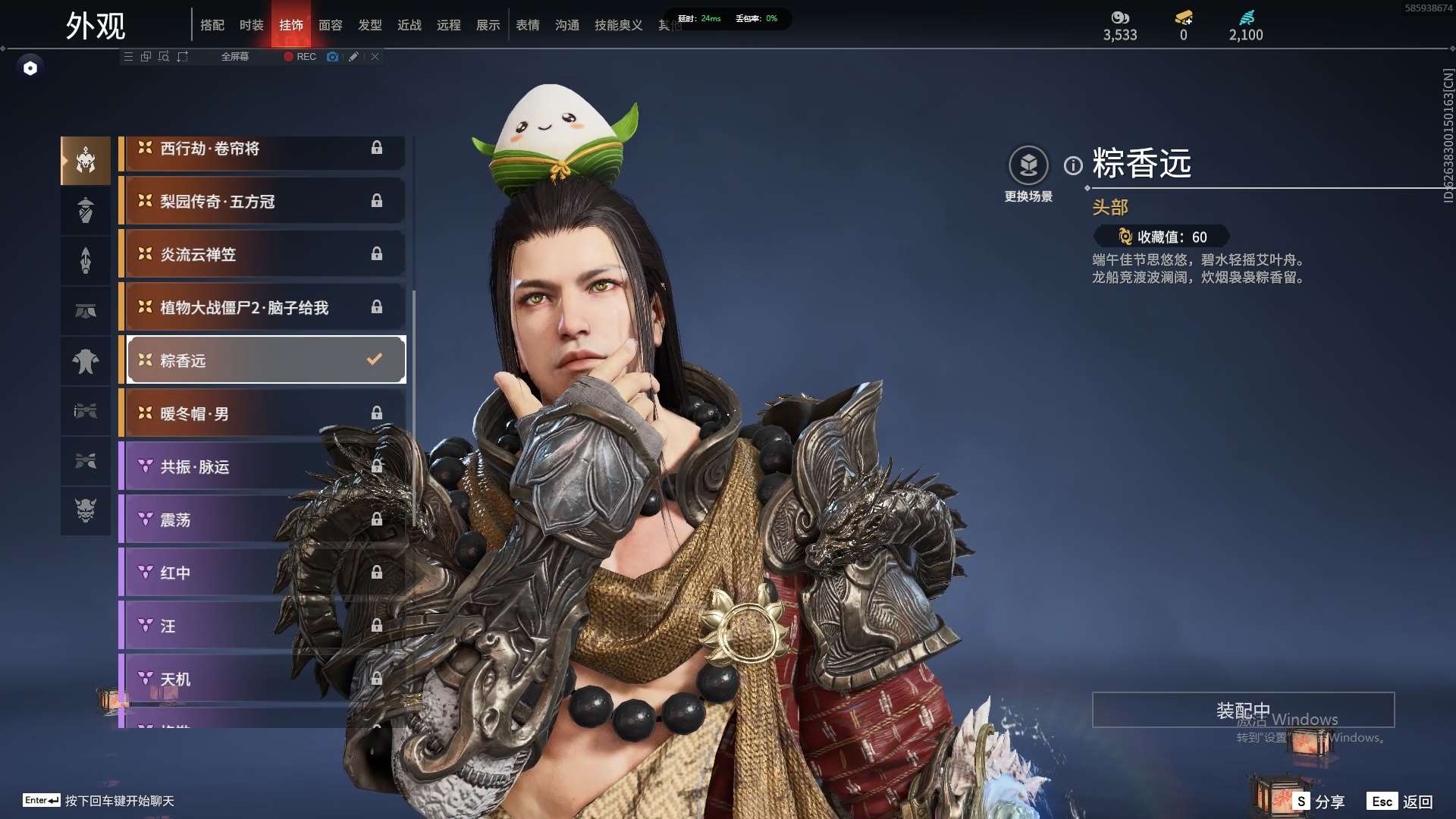Screen dimensions: 1456x819
Task: Click the 装配中 equip button
Action: pyautogui.click(x=1242, y=711)
